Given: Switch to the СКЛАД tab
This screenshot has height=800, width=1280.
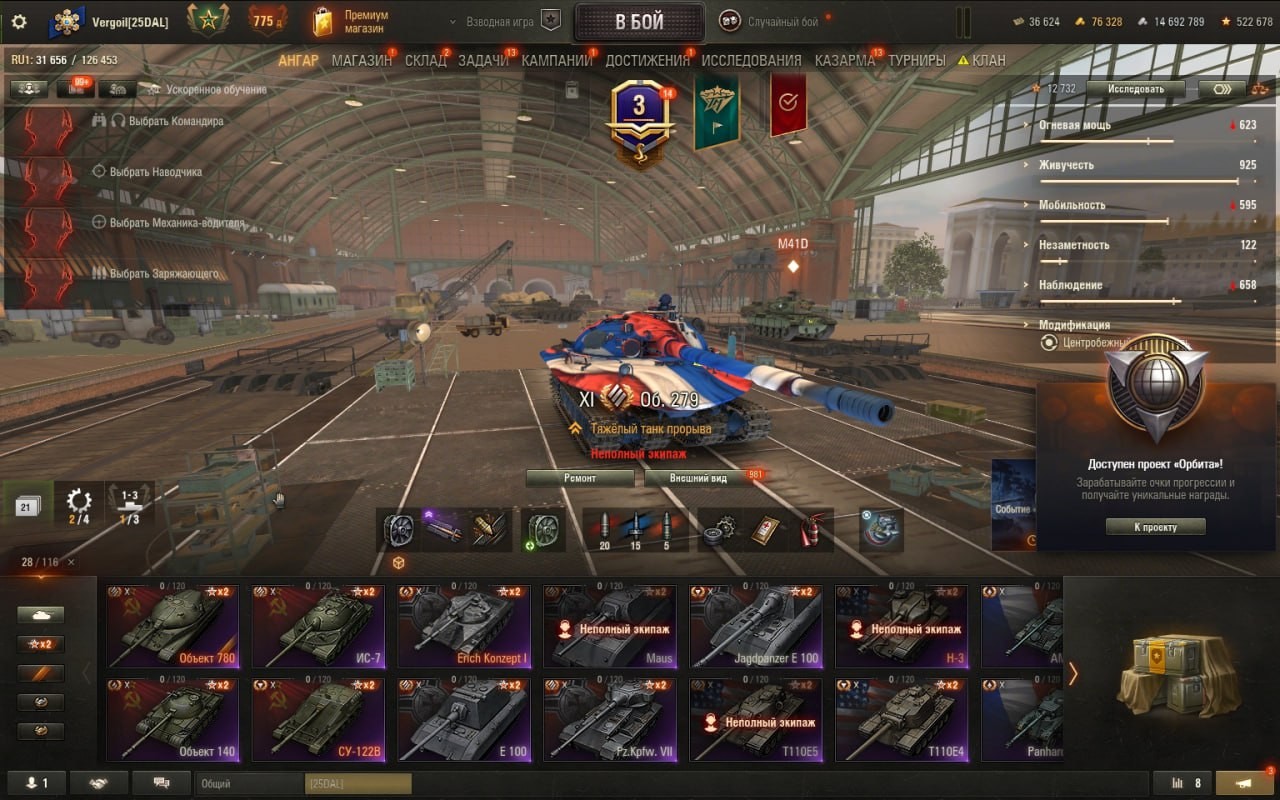Looking at the screenshot, I should [425, 60].
